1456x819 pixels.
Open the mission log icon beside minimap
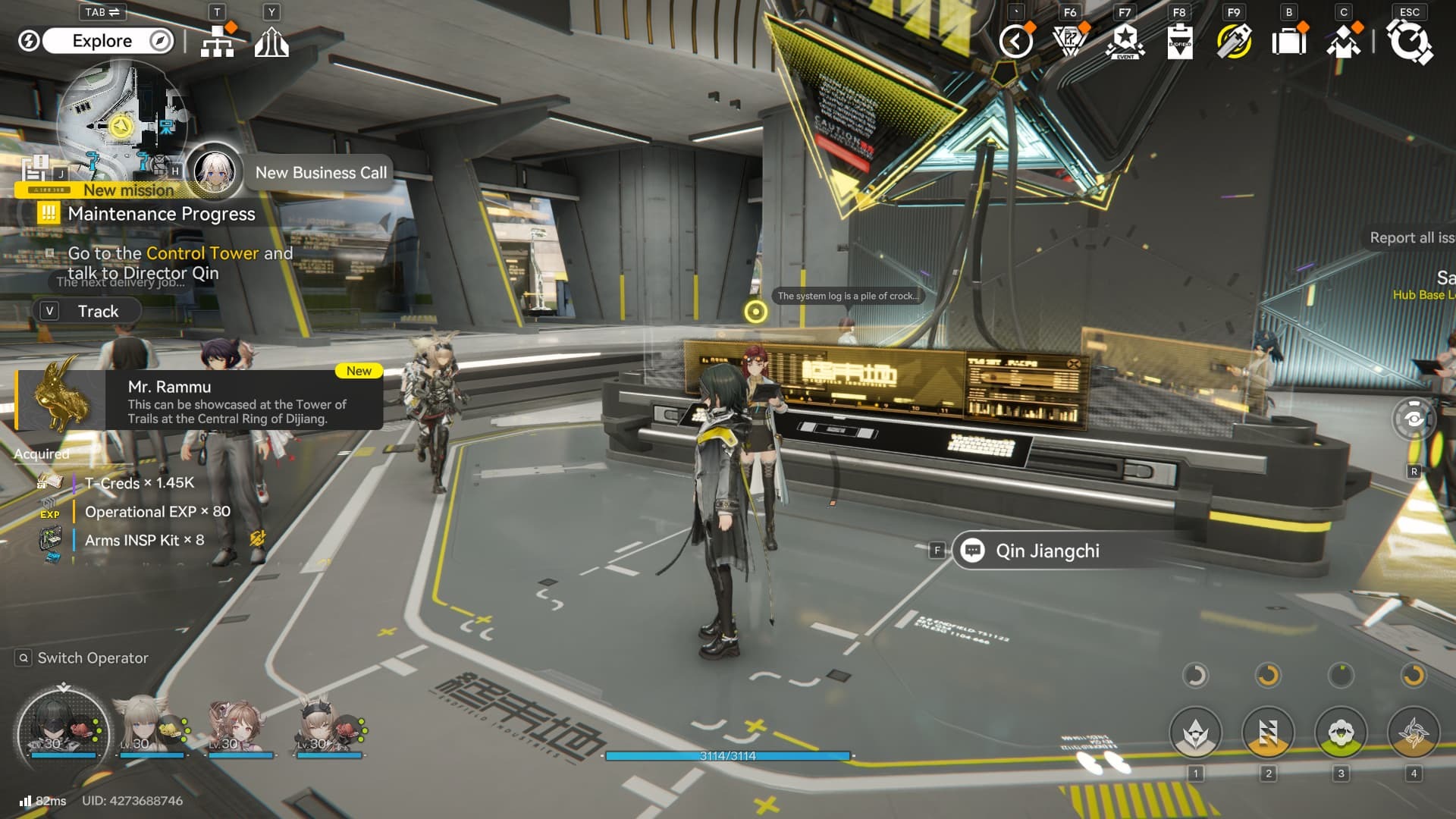pos(36,168)
